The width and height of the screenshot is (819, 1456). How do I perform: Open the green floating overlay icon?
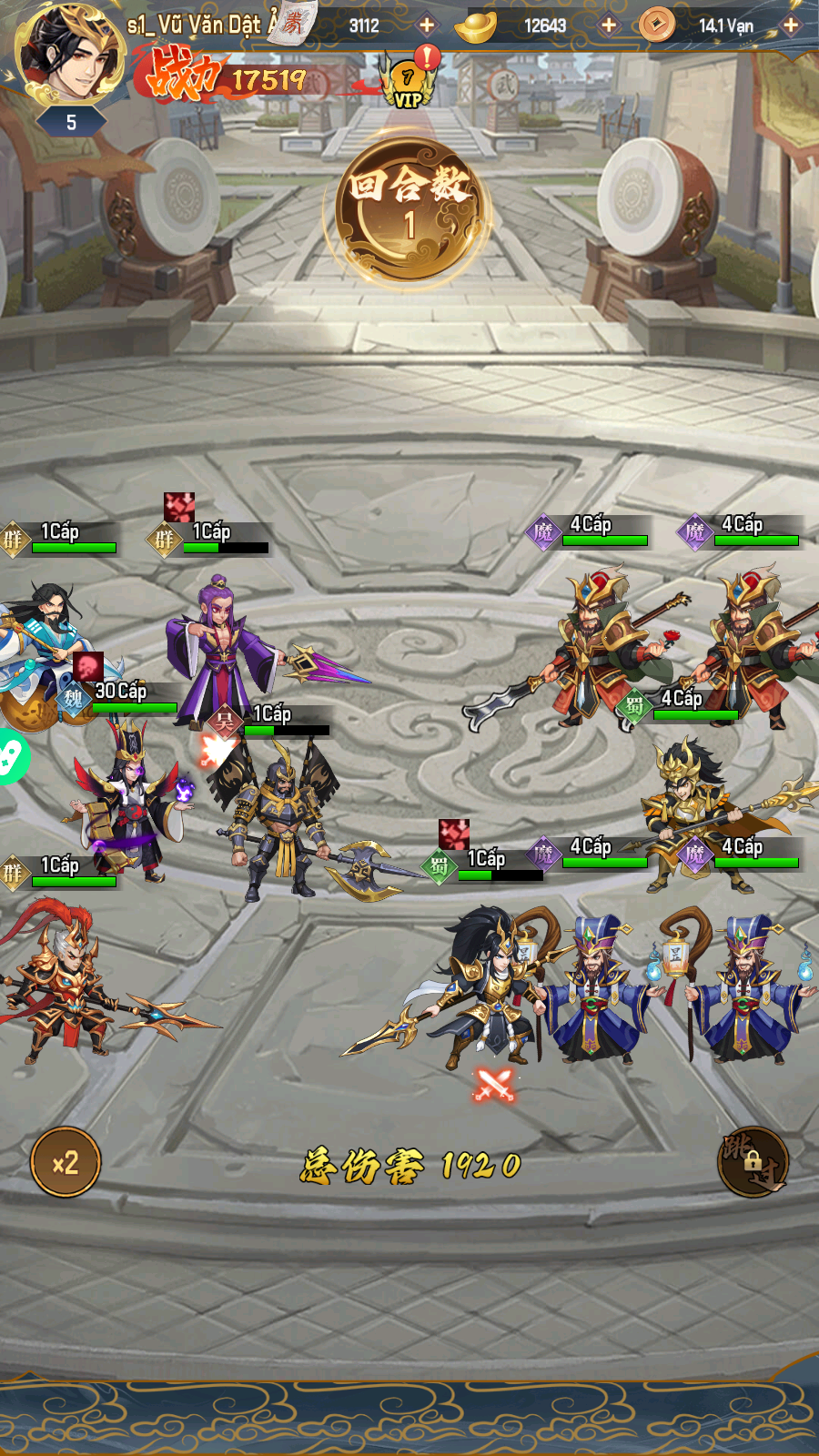pos(11,756)
